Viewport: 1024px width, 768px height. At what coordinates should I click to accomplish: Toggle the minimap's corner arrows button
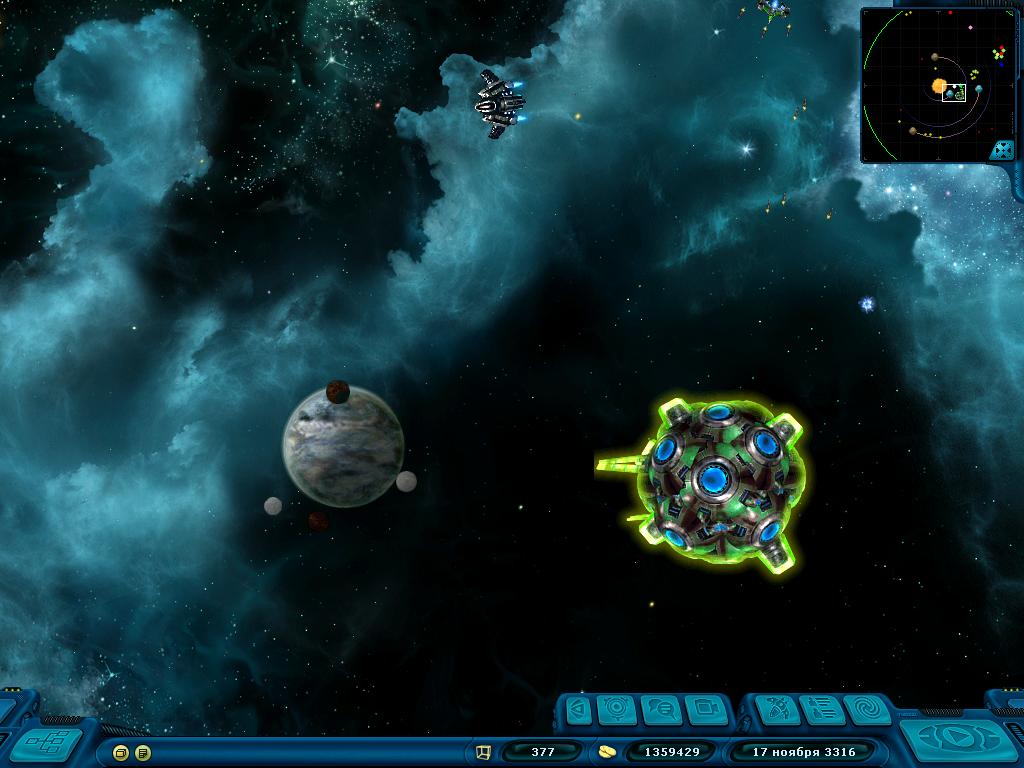point(1002,150)
